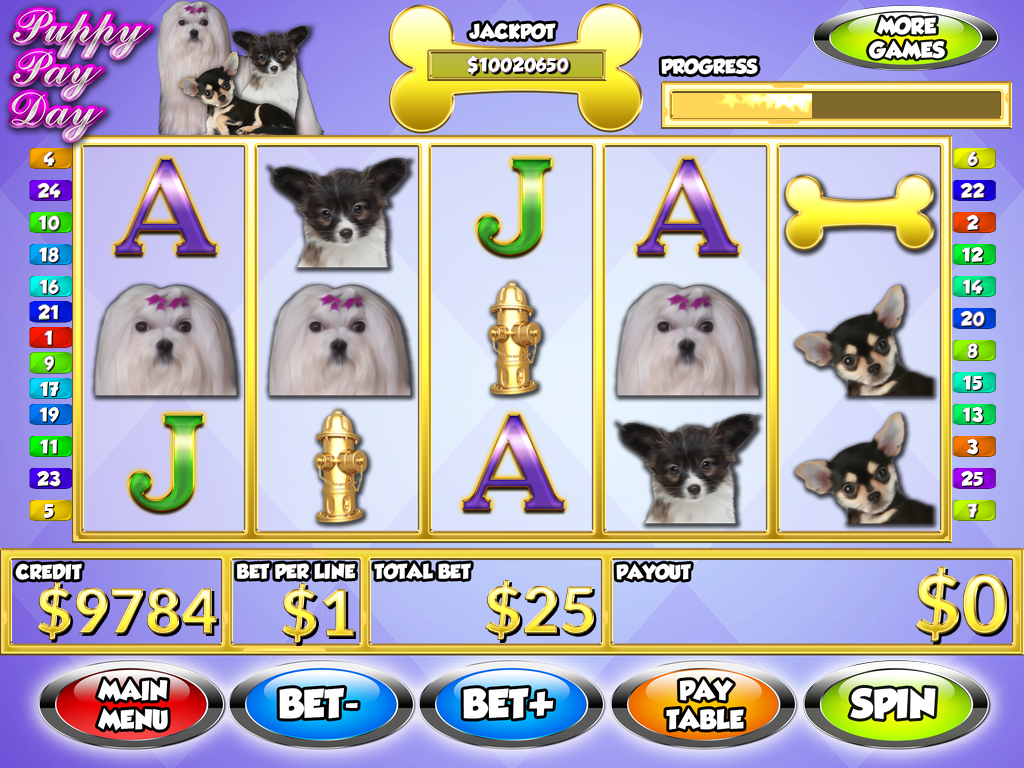The image size is (1024, 768).
Task: Select payline marker number 1
Action: point(50,338)
